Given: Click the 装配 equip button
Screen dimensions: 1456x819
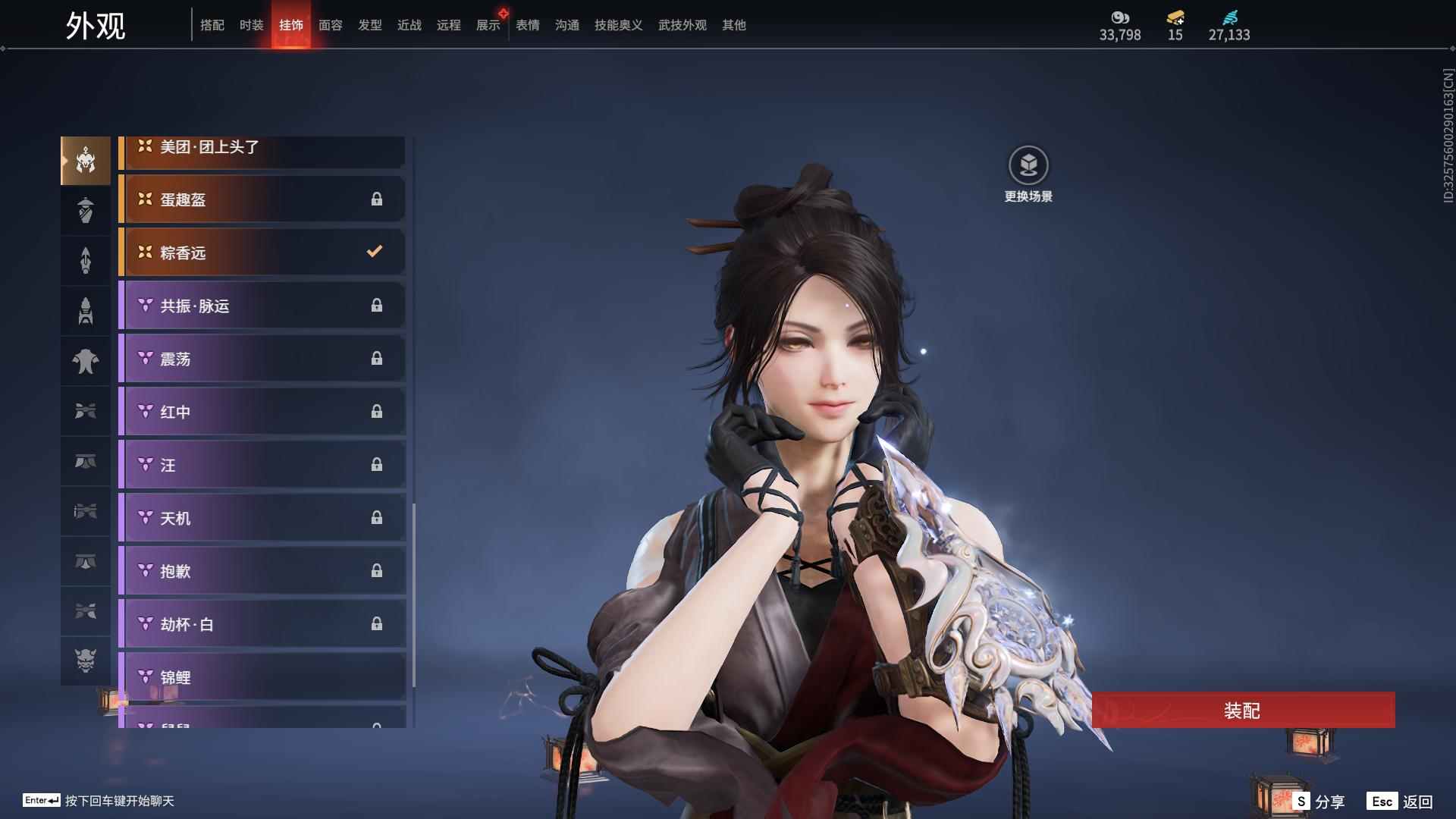Looking at the screenshot, I should point(1244,711).
